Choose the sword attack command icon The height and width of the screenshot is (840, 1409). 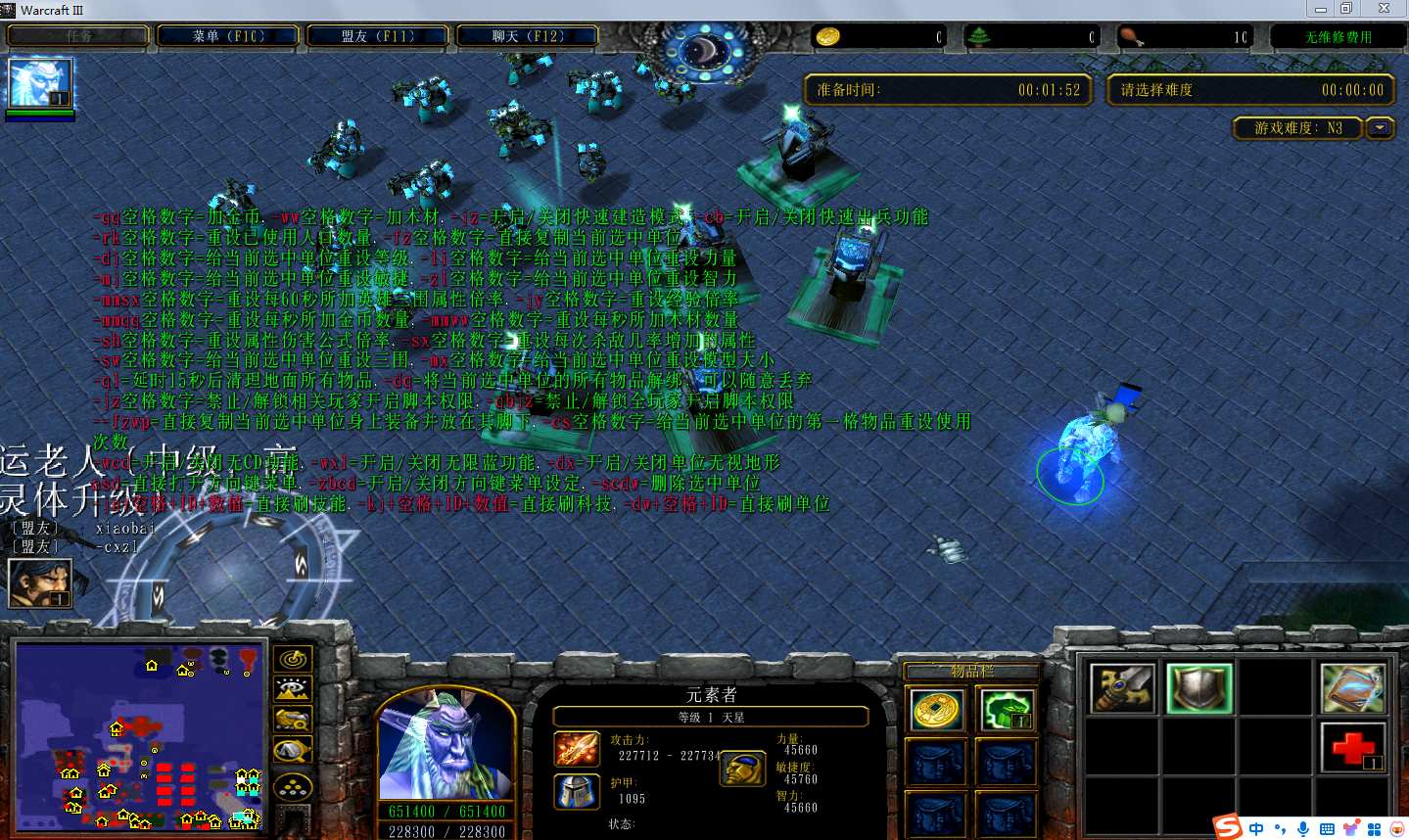coord(1122,688)
